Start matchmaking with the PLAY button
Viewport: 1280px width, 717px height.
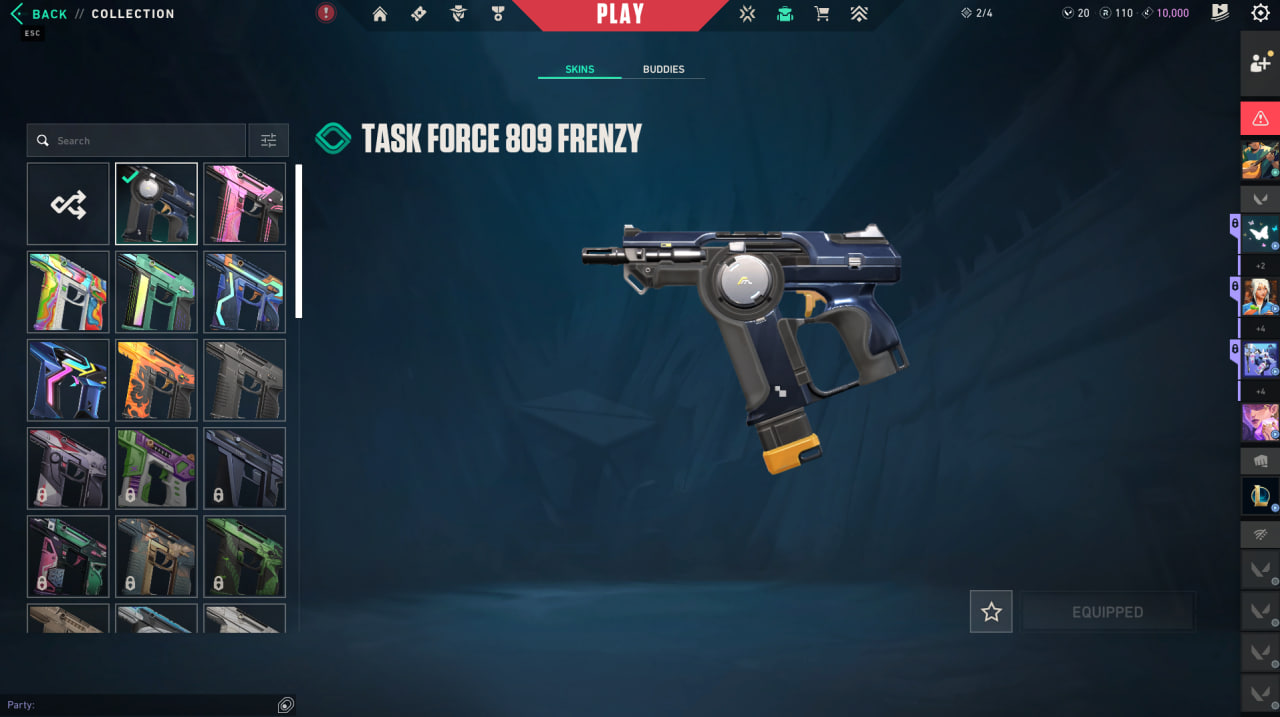(620, 15)
